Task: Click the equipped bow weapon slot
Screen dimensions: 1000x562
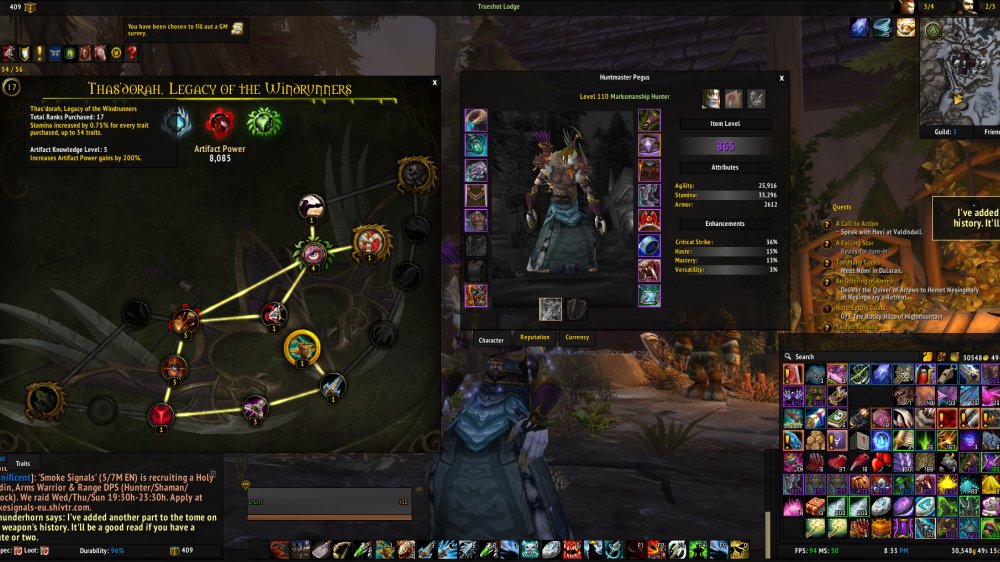Action: (x=551, y=309)
